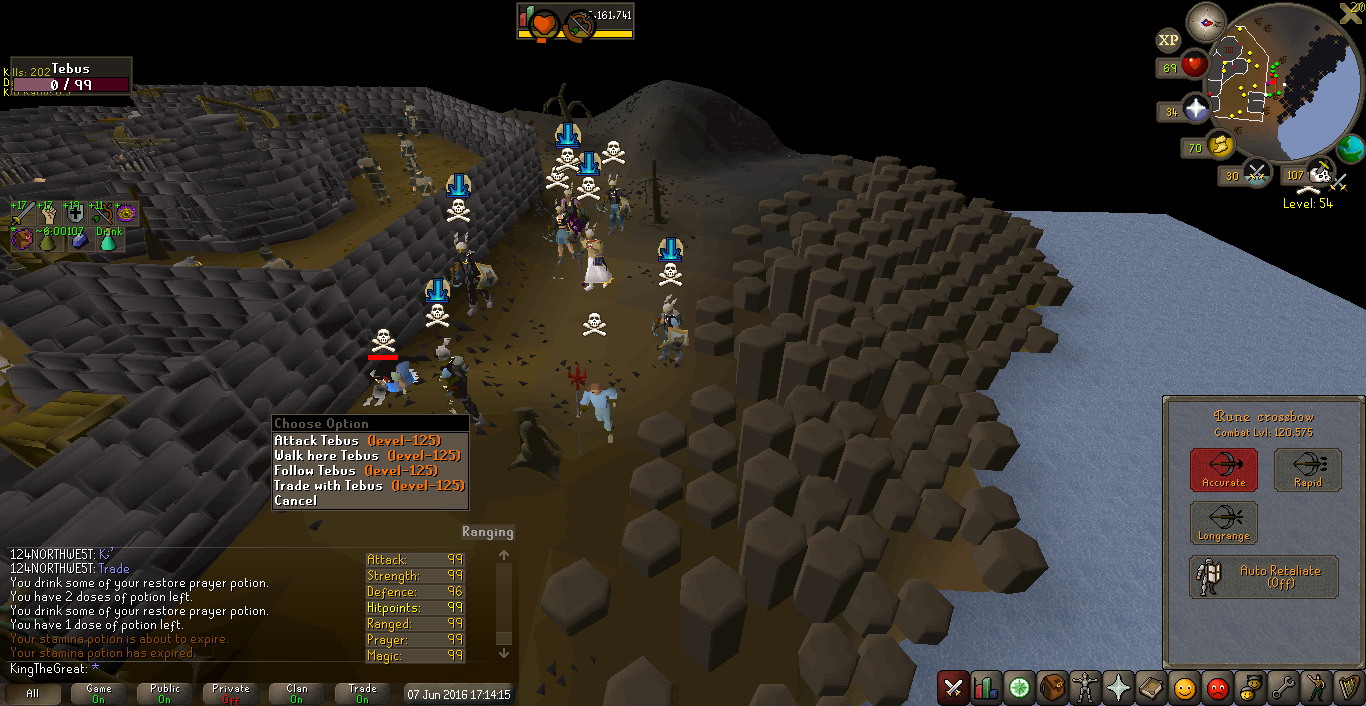The image size is (1366, 706).
Task: Open the worn equipment tab
Action: point(1086,688)
